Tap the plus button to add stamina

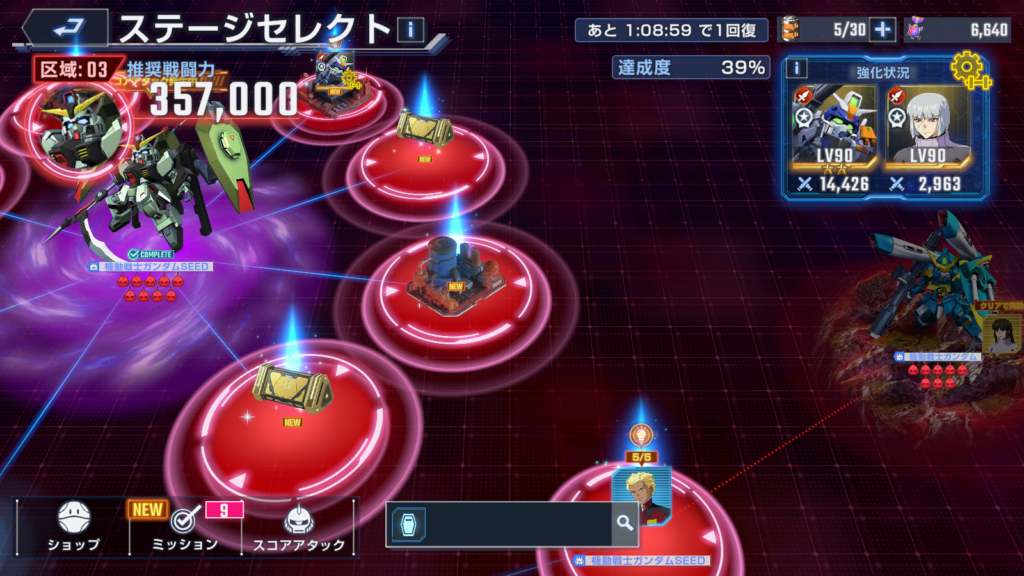pos(881,30)
